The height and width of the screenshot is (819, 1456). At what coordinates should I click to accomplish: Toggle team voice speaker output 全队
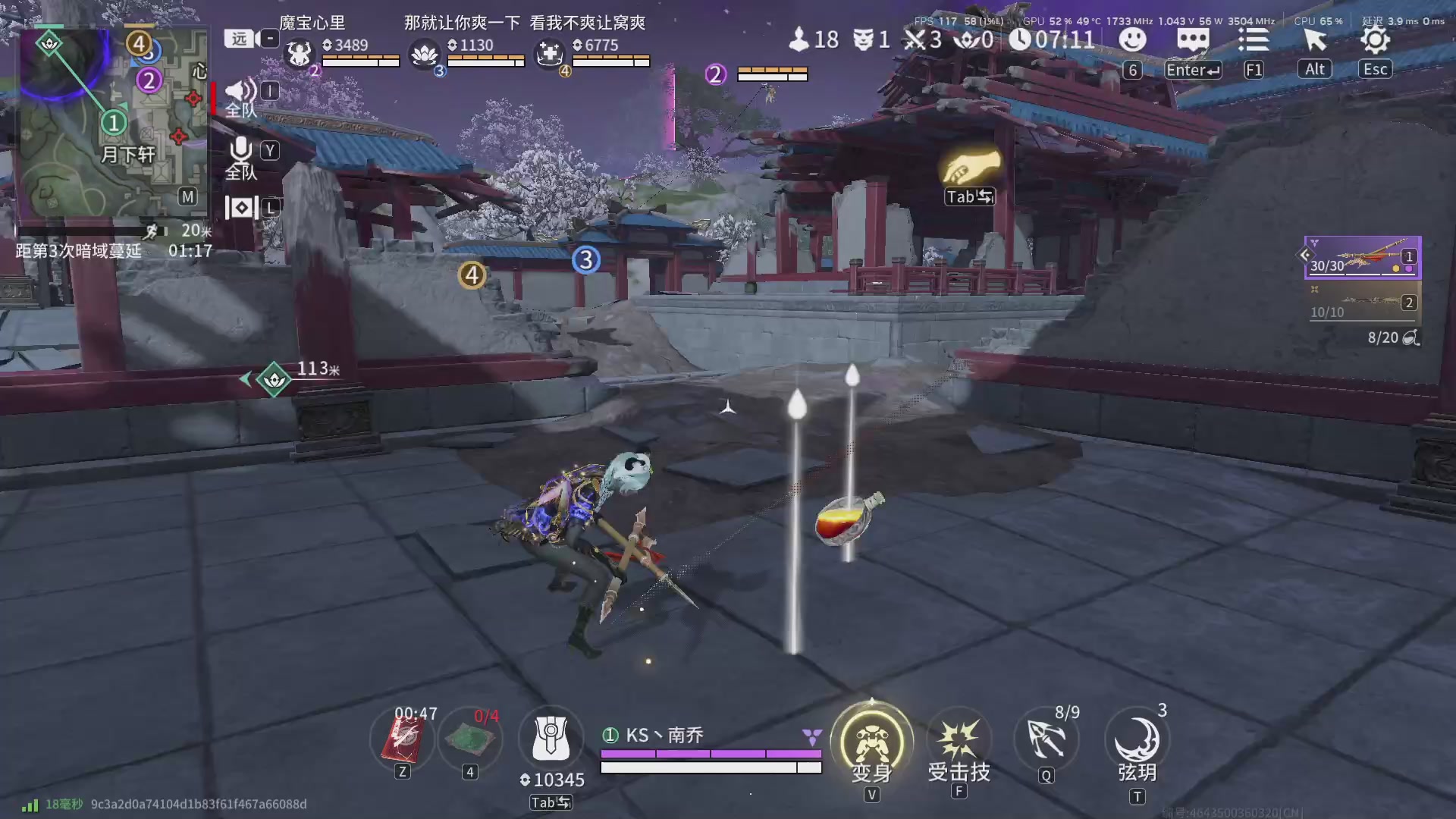point(240,91)
